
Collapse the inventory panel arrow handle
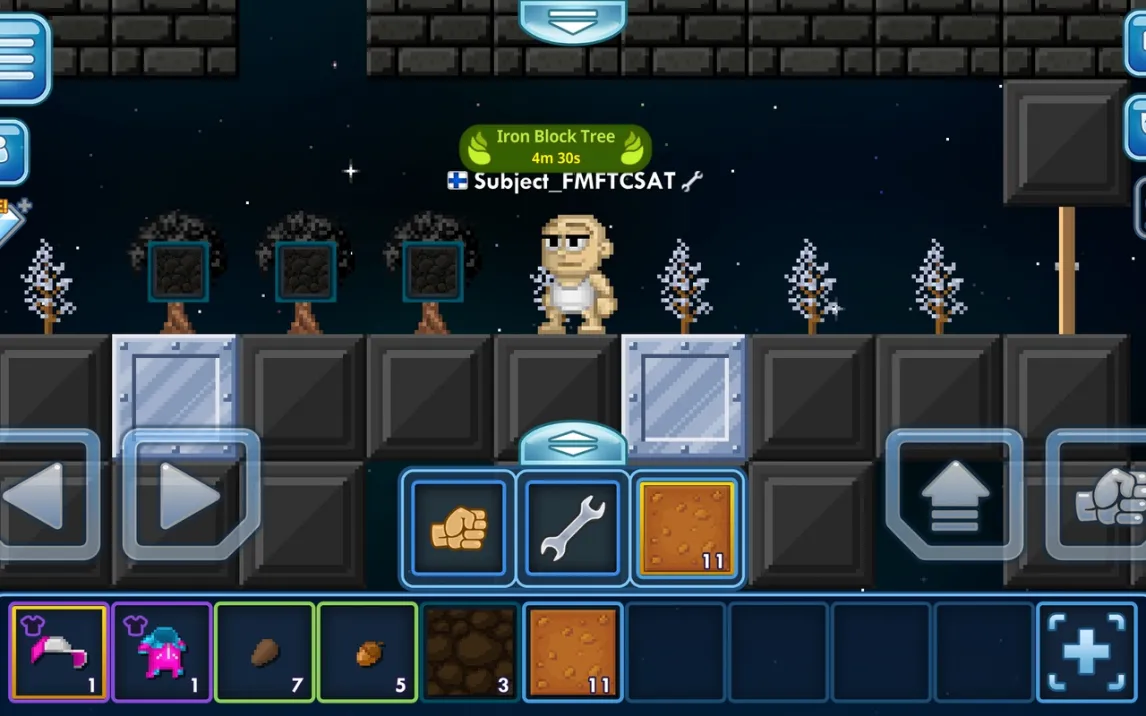tap(572, 445)
